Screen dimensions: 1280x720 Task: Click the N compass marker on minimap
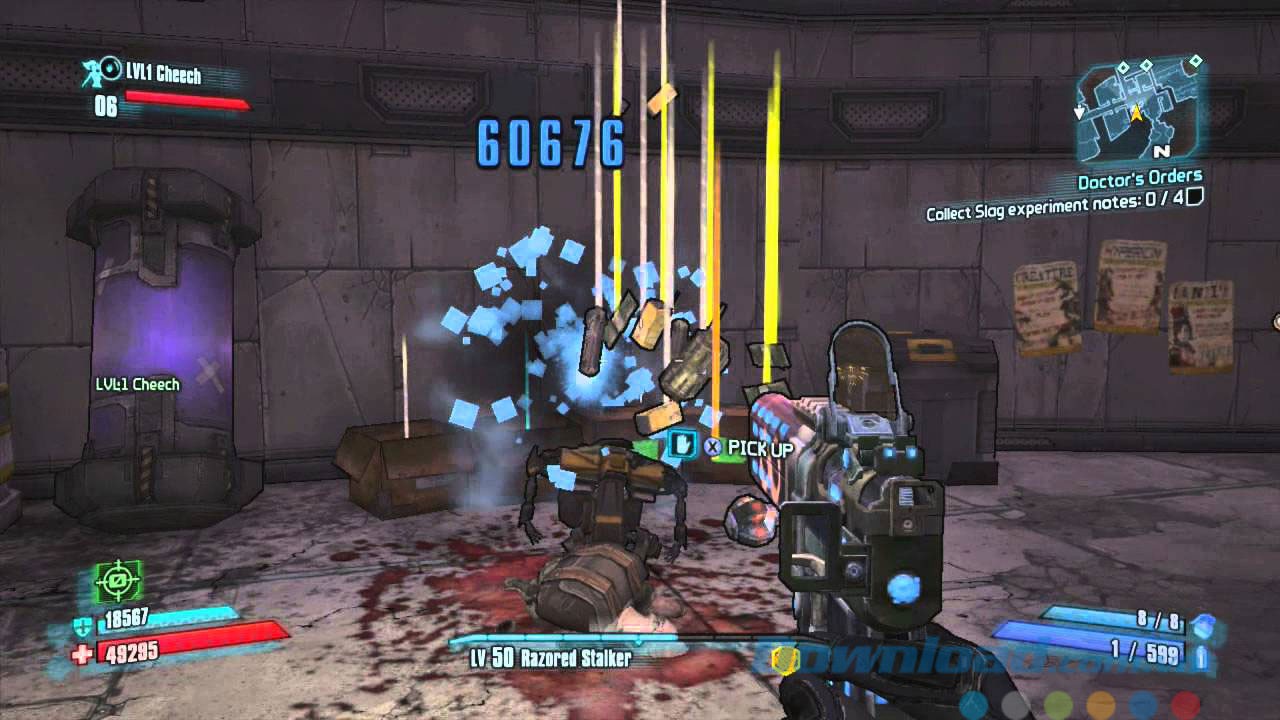(x=1162, y=151)
